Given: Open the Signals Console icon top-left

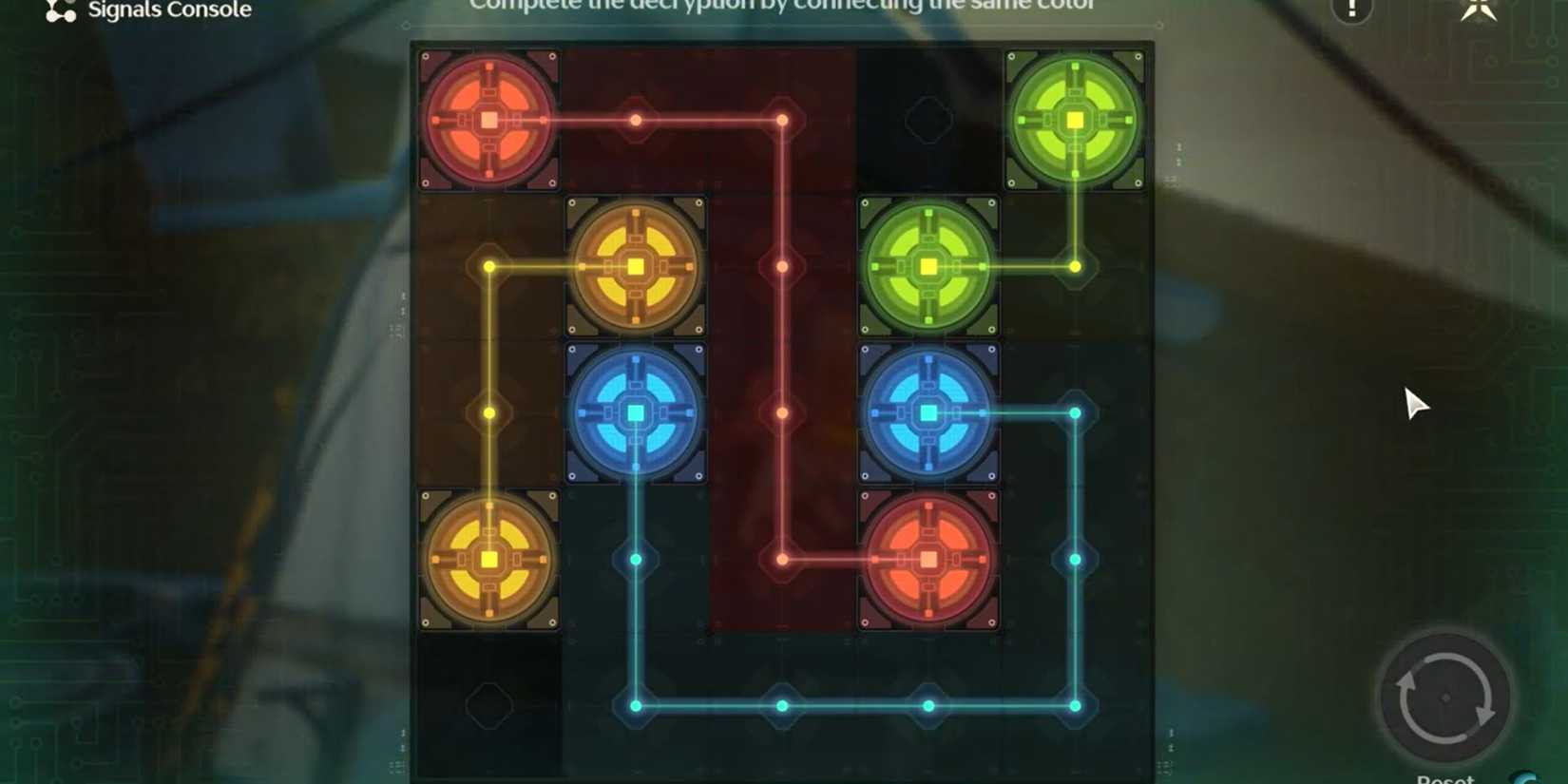Looking at the screenshot, I should tap(59, 10).
